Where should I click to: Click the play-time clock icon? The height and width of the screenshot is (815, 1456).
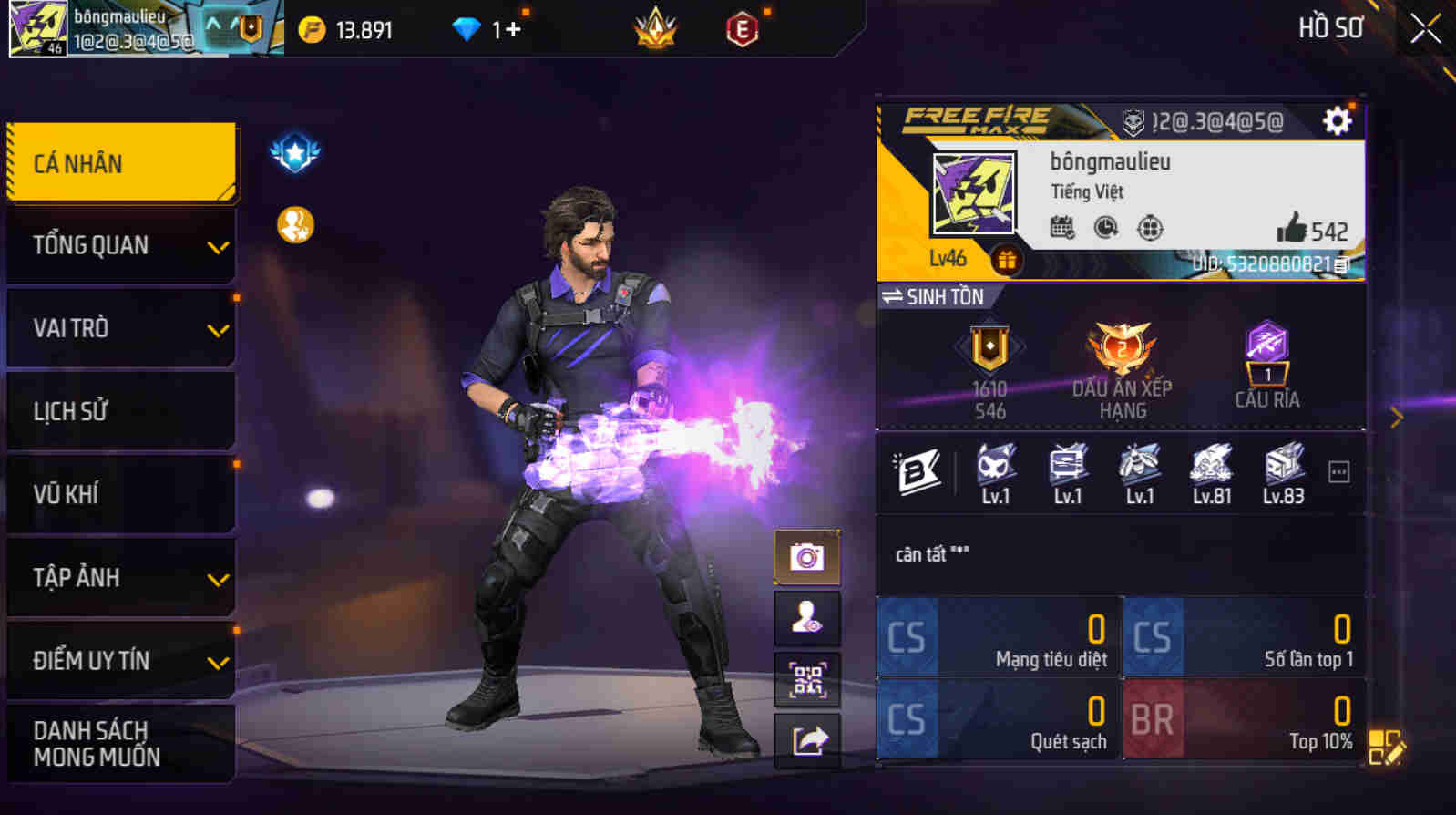coord(1105,226)
